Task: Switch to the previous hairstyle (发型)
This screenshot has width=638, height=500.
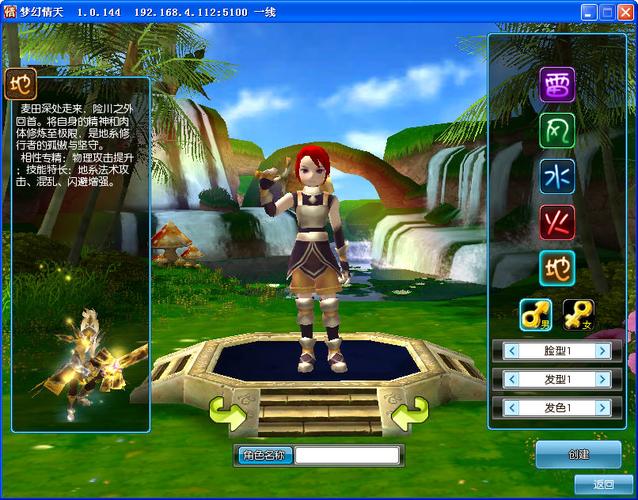Action: 512,380
